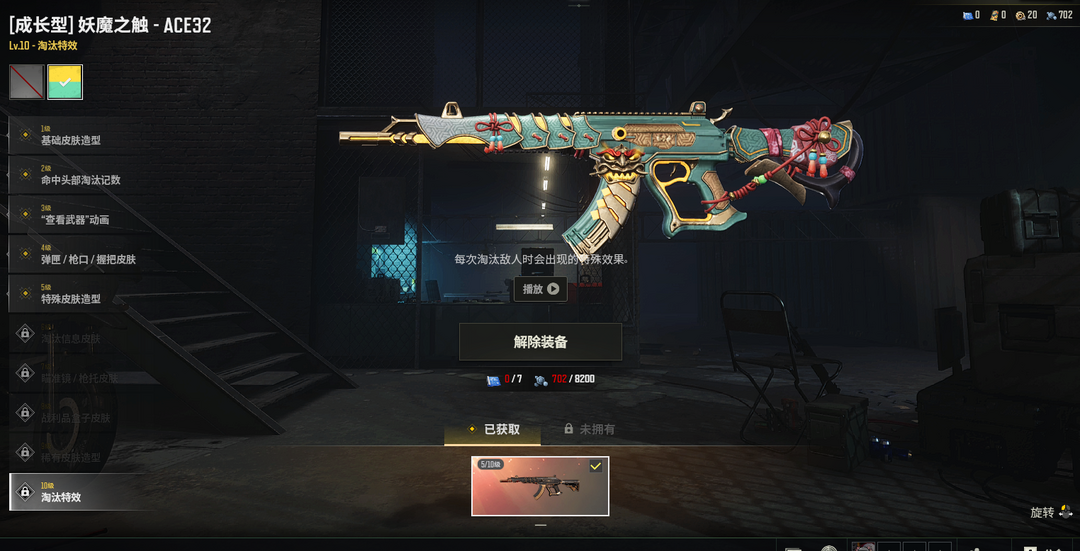Play the elimination effect preview (播放)
This screenshot has width=1080, height=551.
(x=540, y=289)
